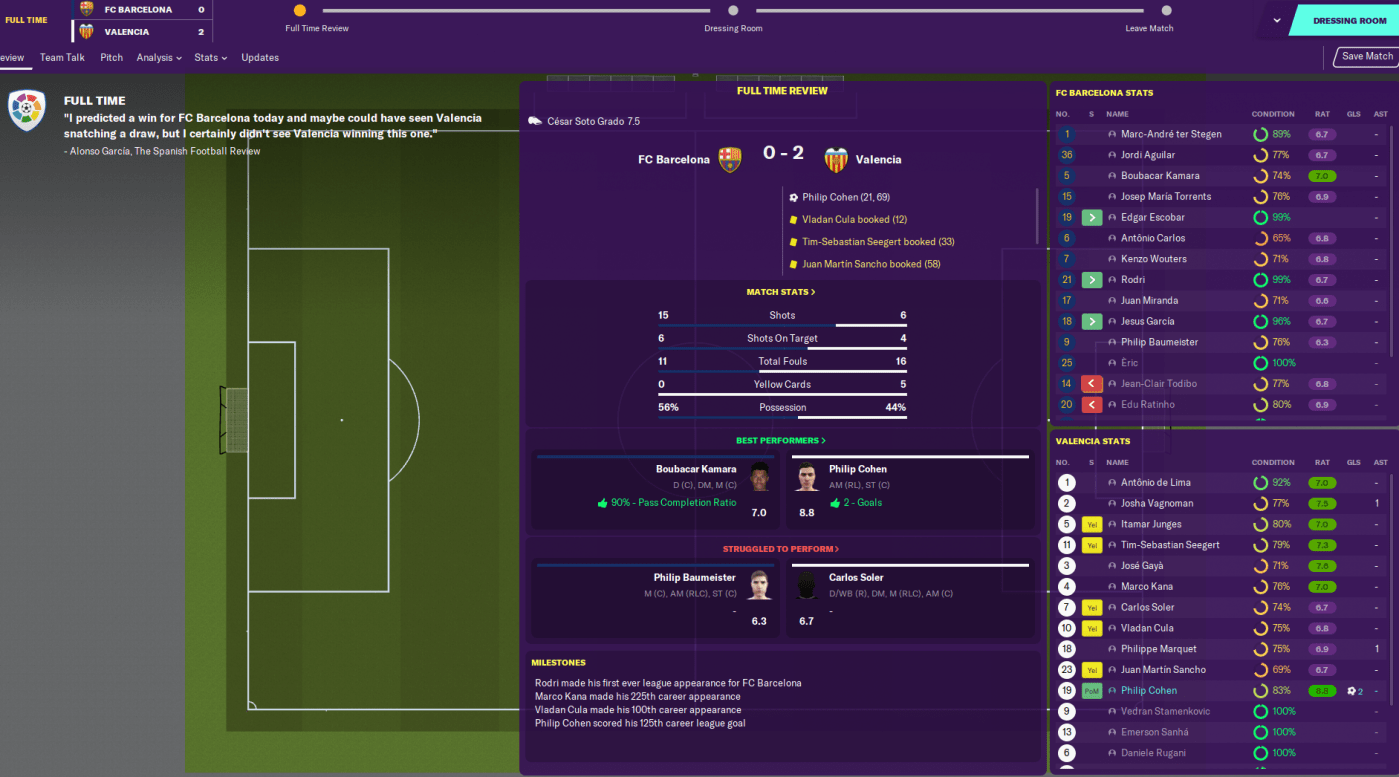Click the Valencia club badge in scoreline
1399x777 pixels.
[x=835, y=159]
